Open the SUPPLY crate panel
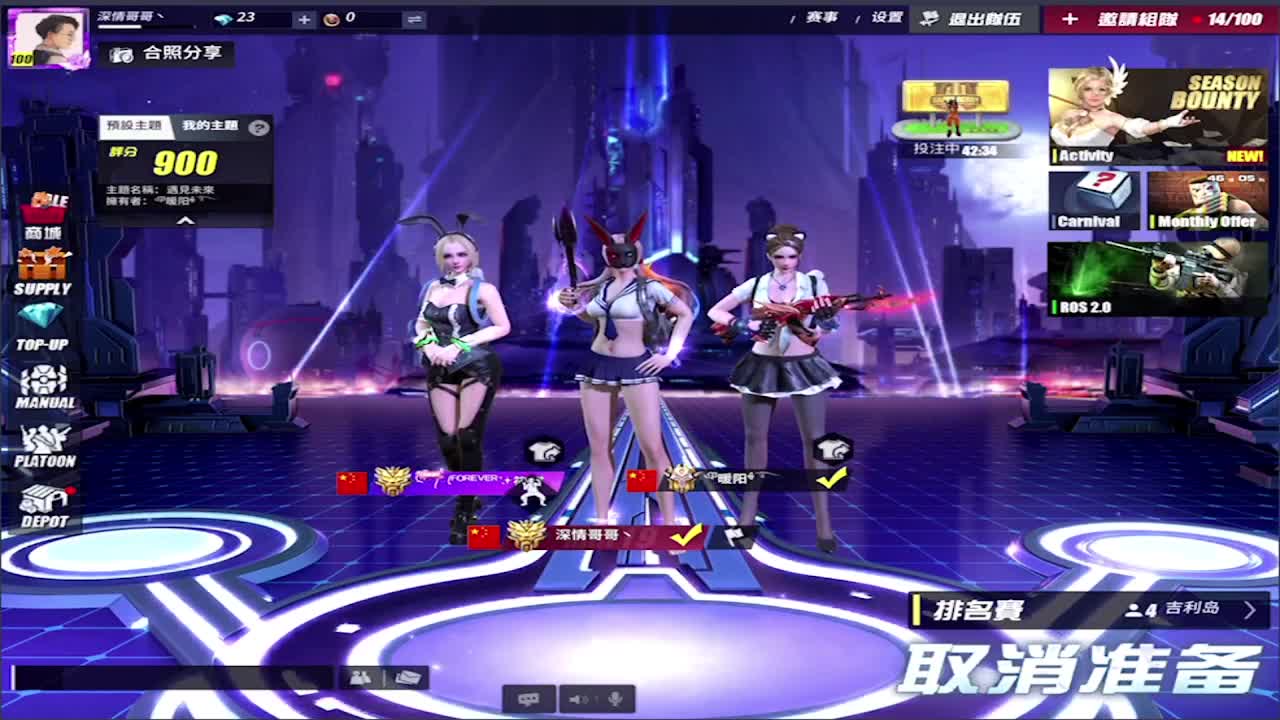The width and height of the screenshot is (1280, 720). coord(42,265)
